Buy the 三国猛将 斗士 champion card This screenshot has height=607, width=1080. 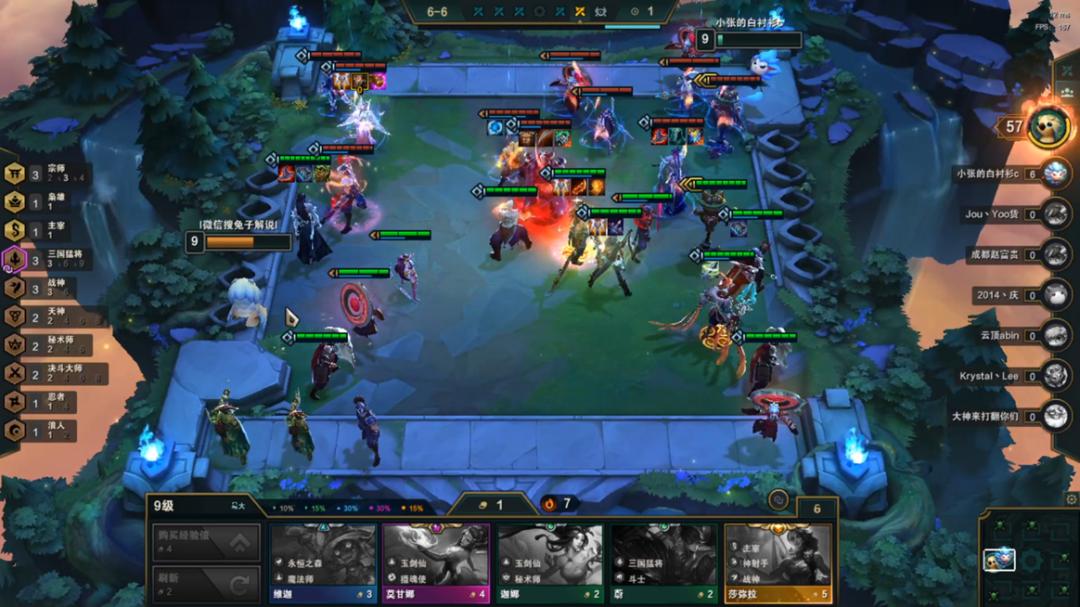point(664,562)
